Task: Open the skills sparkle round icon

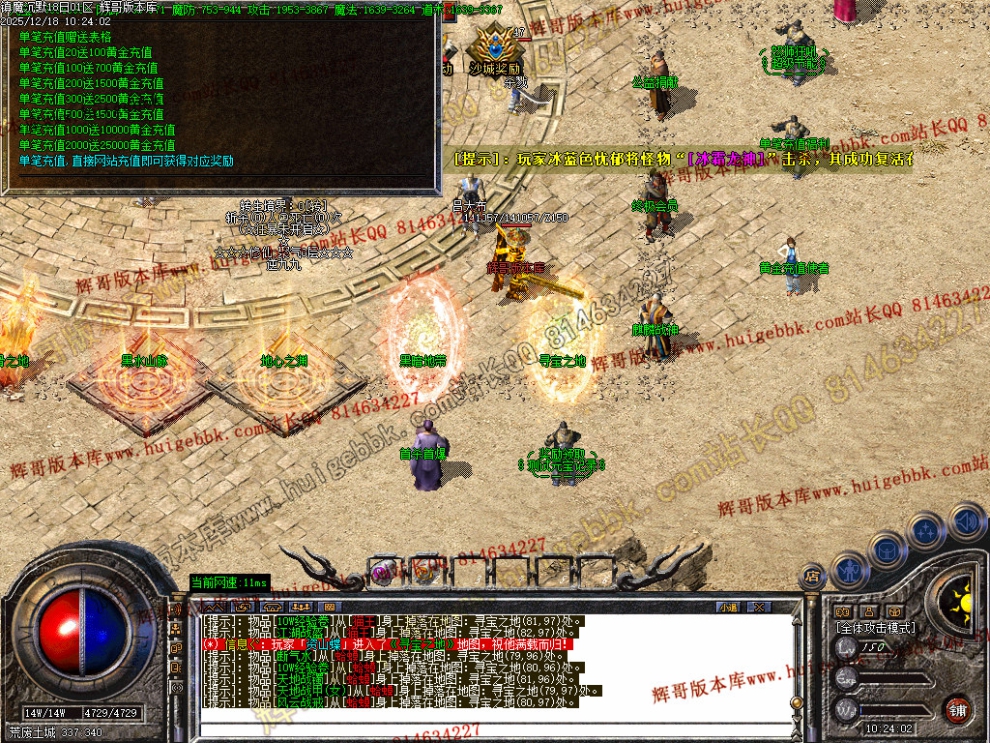Action: 927,531
